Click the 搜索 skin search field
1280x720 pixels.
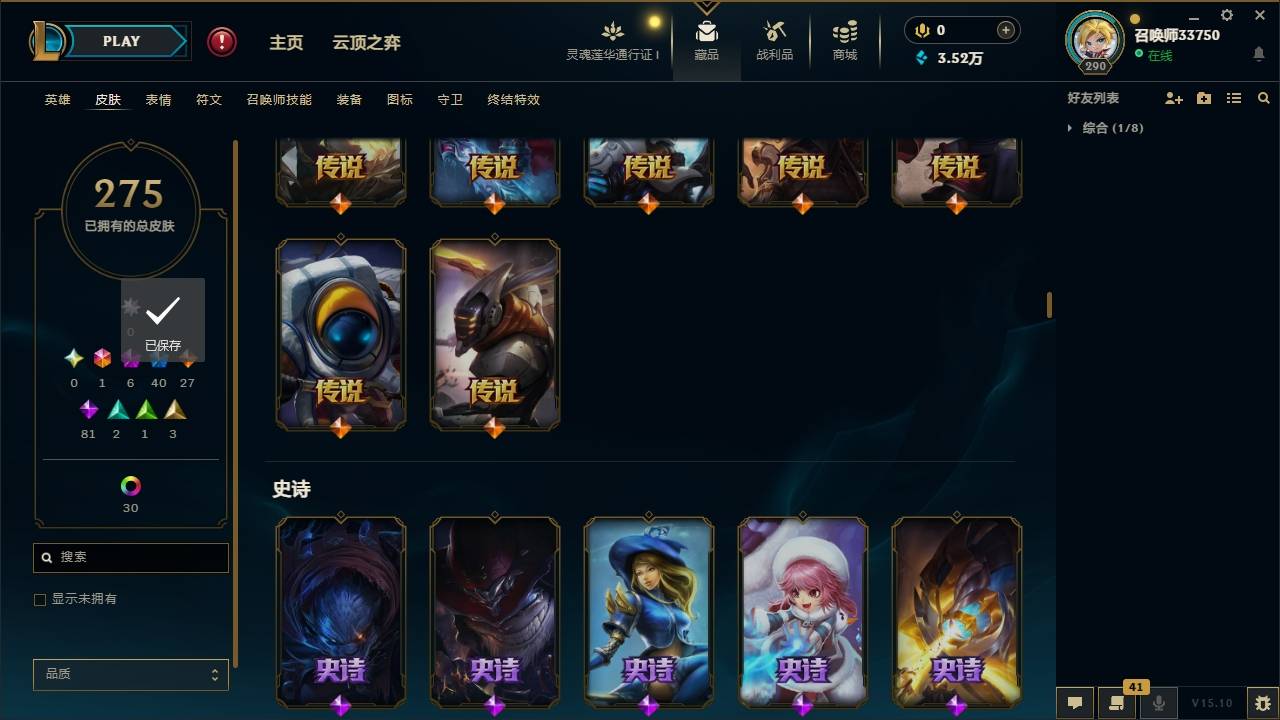tap(130, 557)
